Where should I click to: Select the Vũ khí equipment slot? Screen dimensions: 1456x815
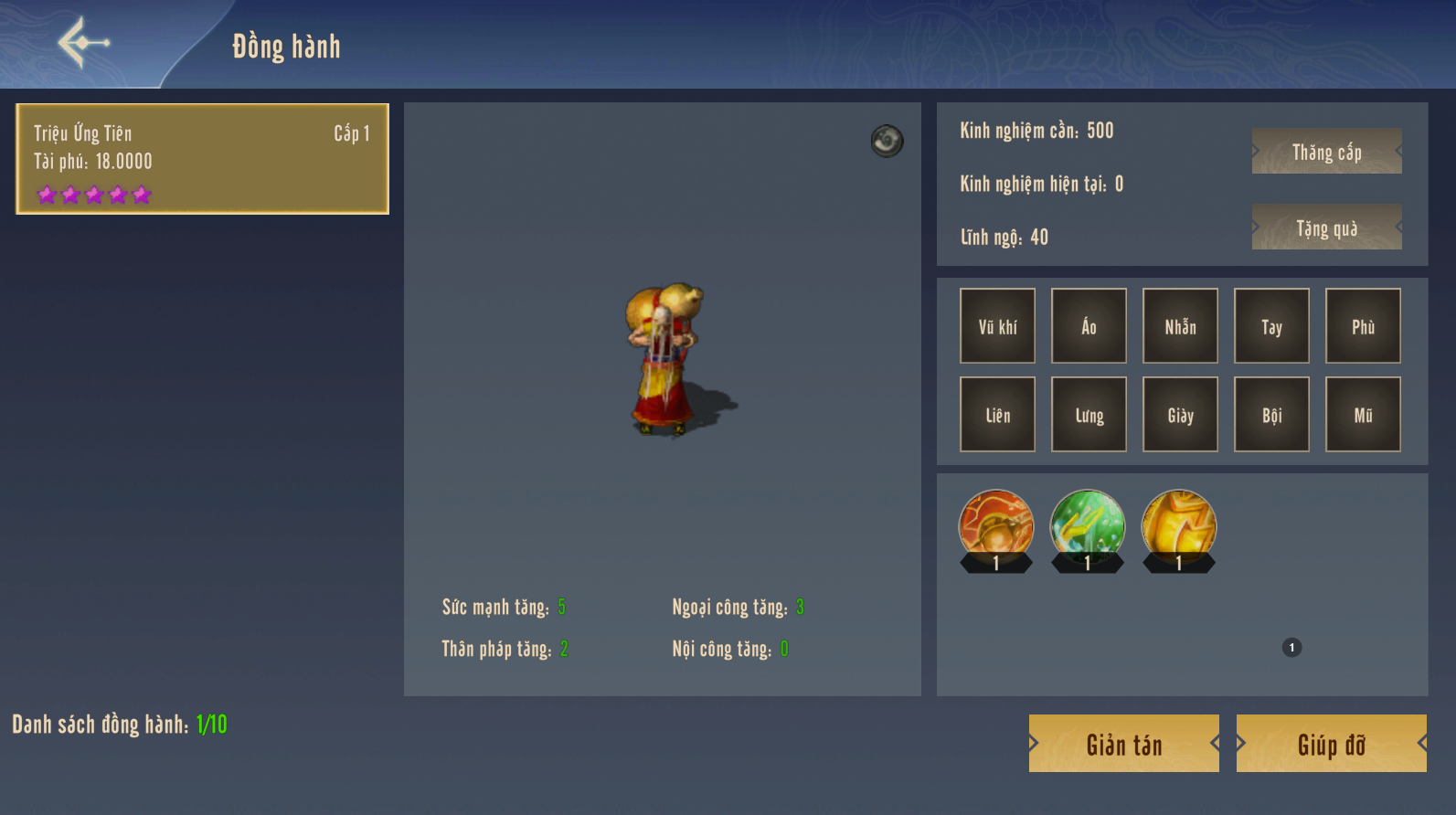click(x=997, y=326)
